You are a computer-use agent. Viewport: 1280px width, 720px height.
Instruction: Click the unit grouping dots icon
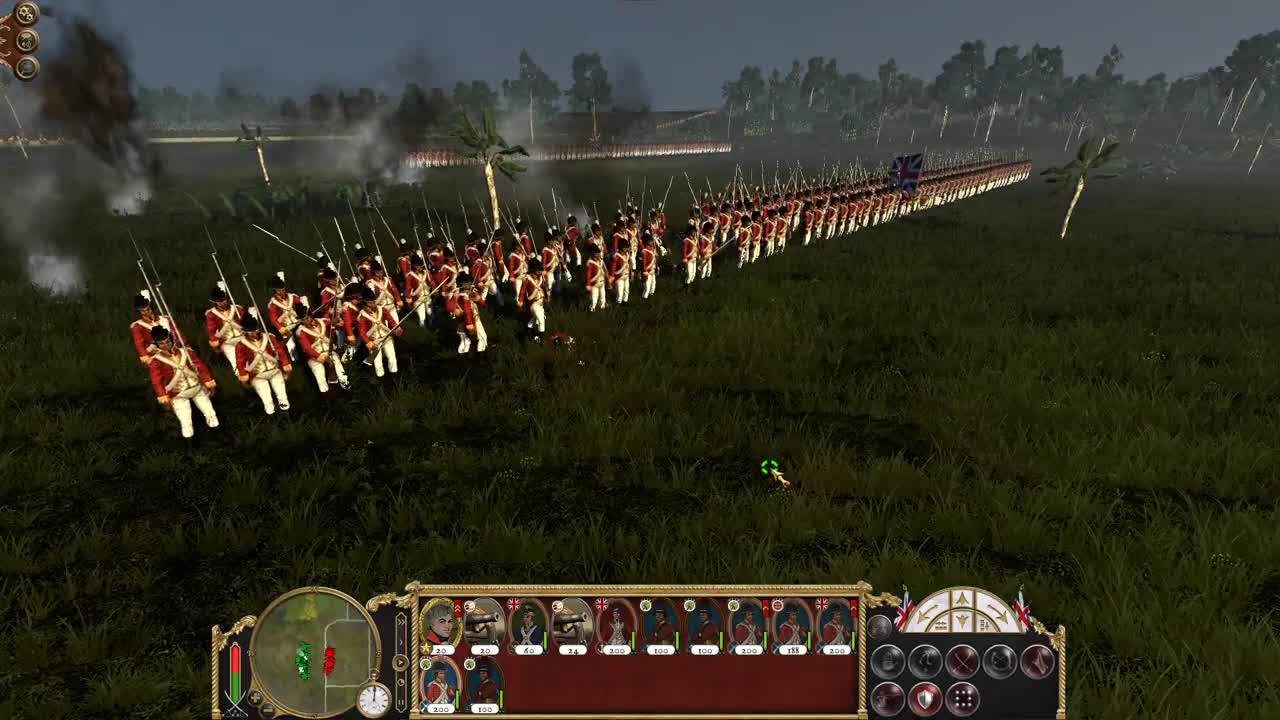[963, 697]
